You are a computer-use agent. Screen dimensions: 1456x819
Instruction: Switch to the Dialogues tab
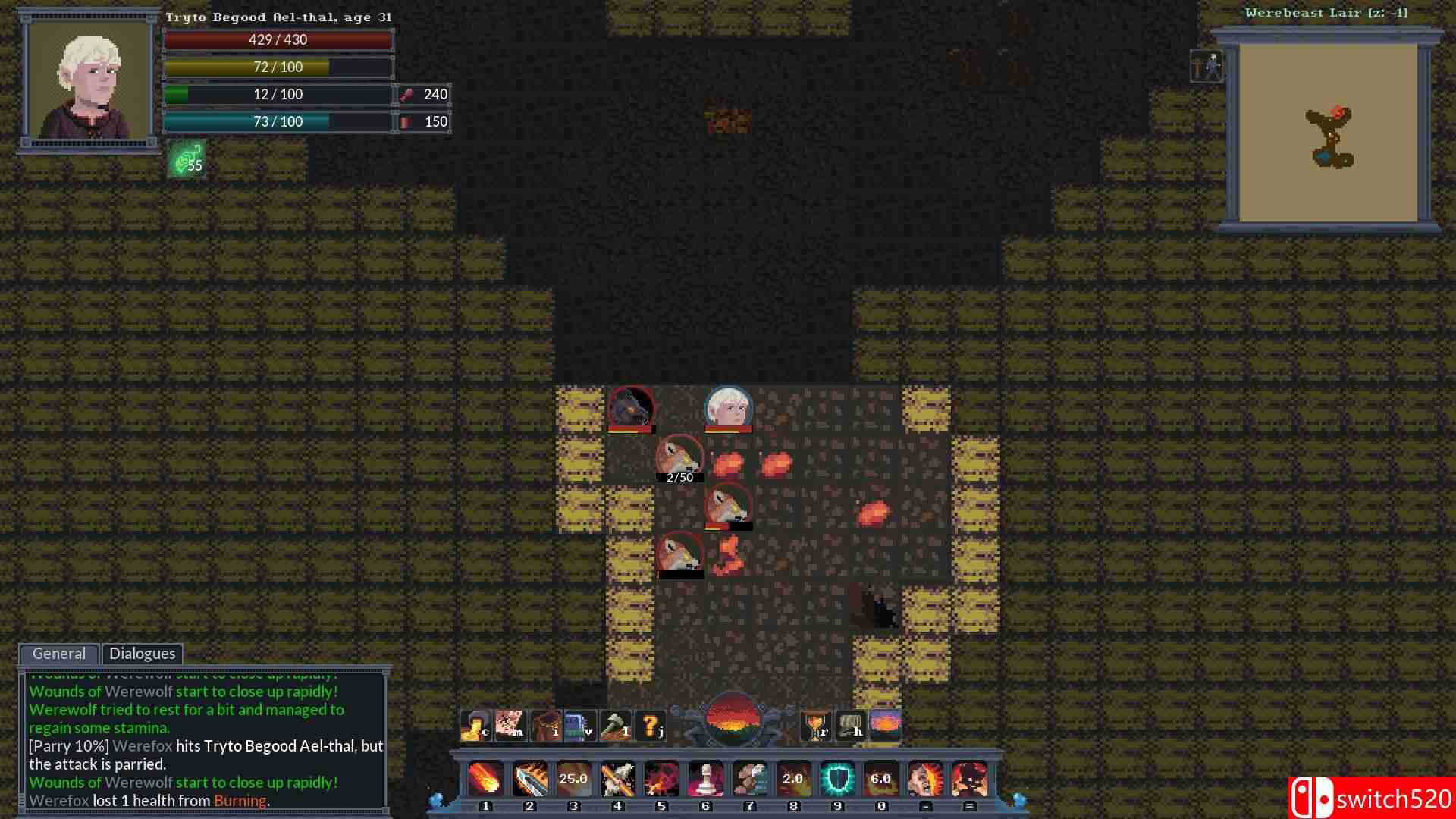click(x=143, y=654)
